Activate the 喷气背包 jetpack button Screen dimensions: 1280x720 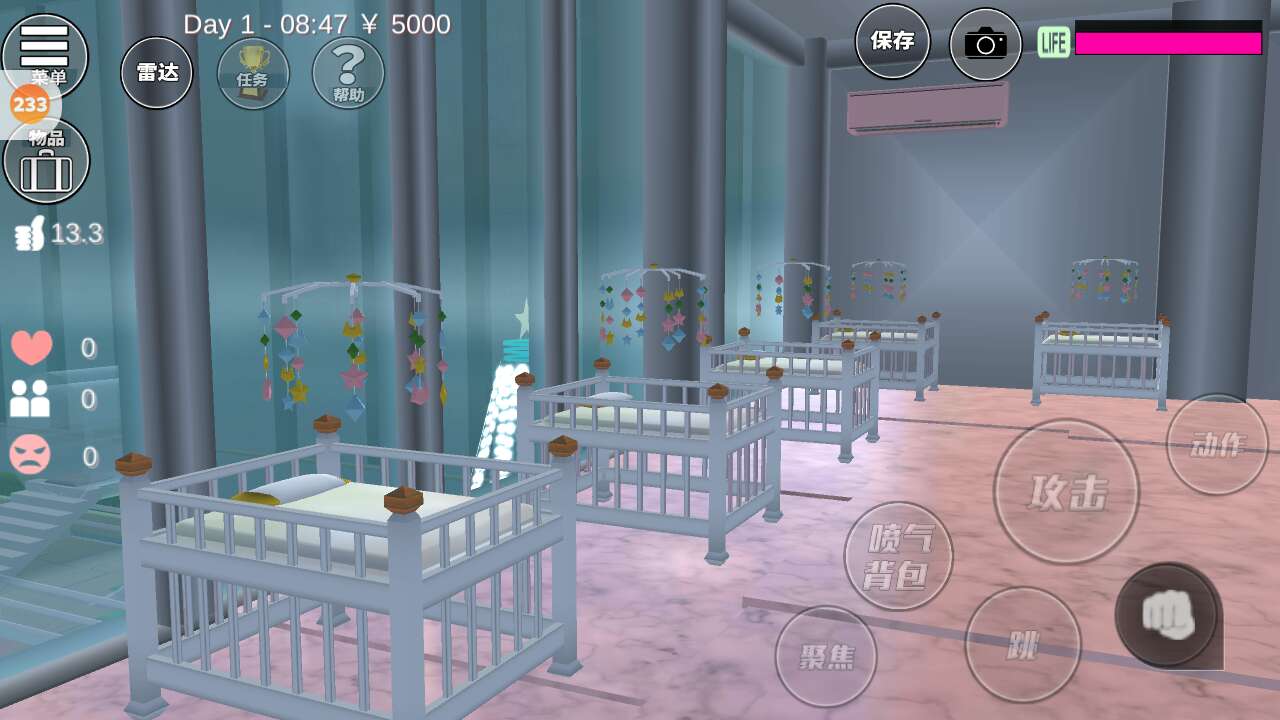coord(898,556)
